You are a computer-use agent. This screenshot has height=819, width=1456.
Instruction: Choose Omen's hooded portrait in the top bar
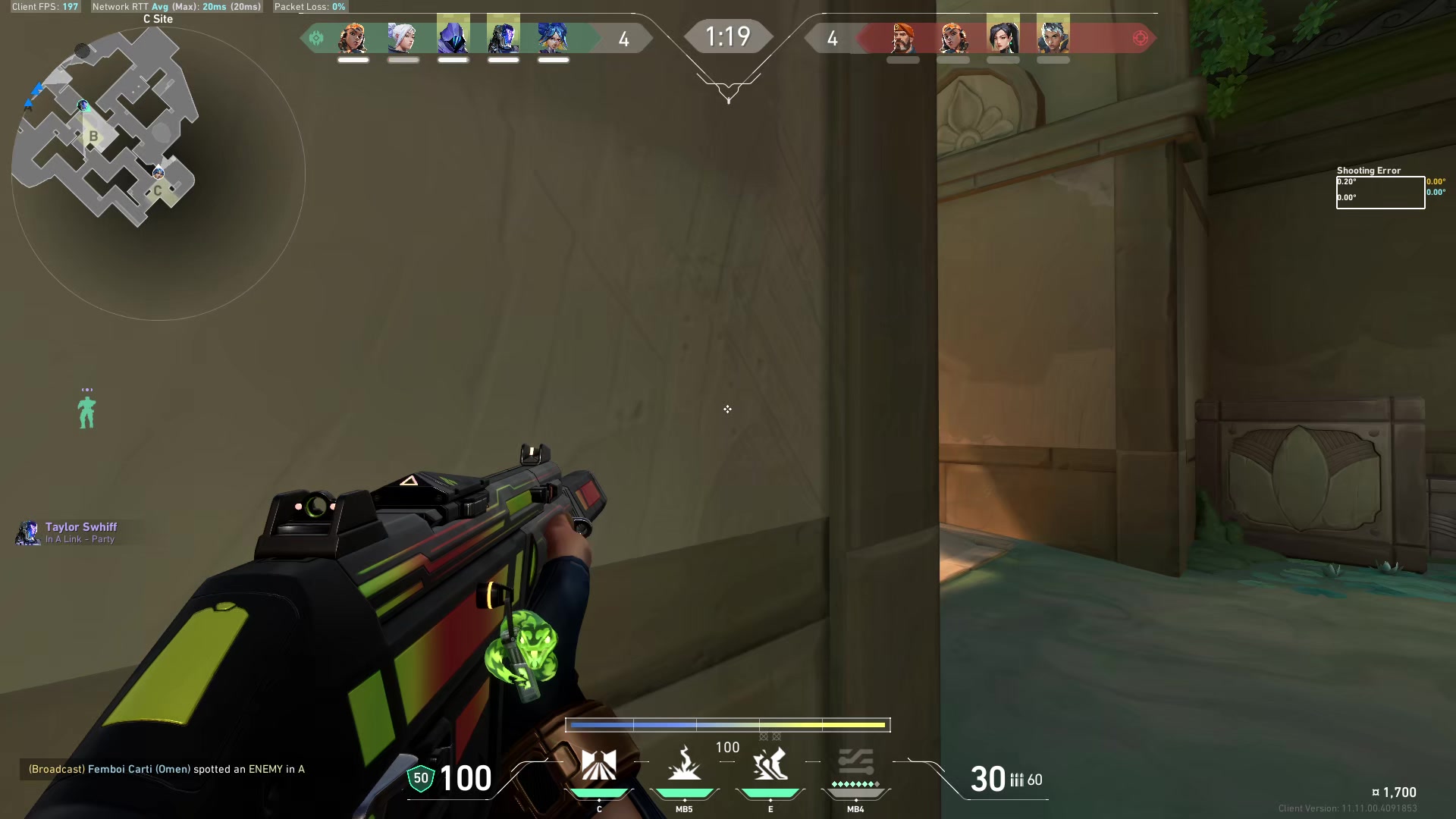click(453, 37)
